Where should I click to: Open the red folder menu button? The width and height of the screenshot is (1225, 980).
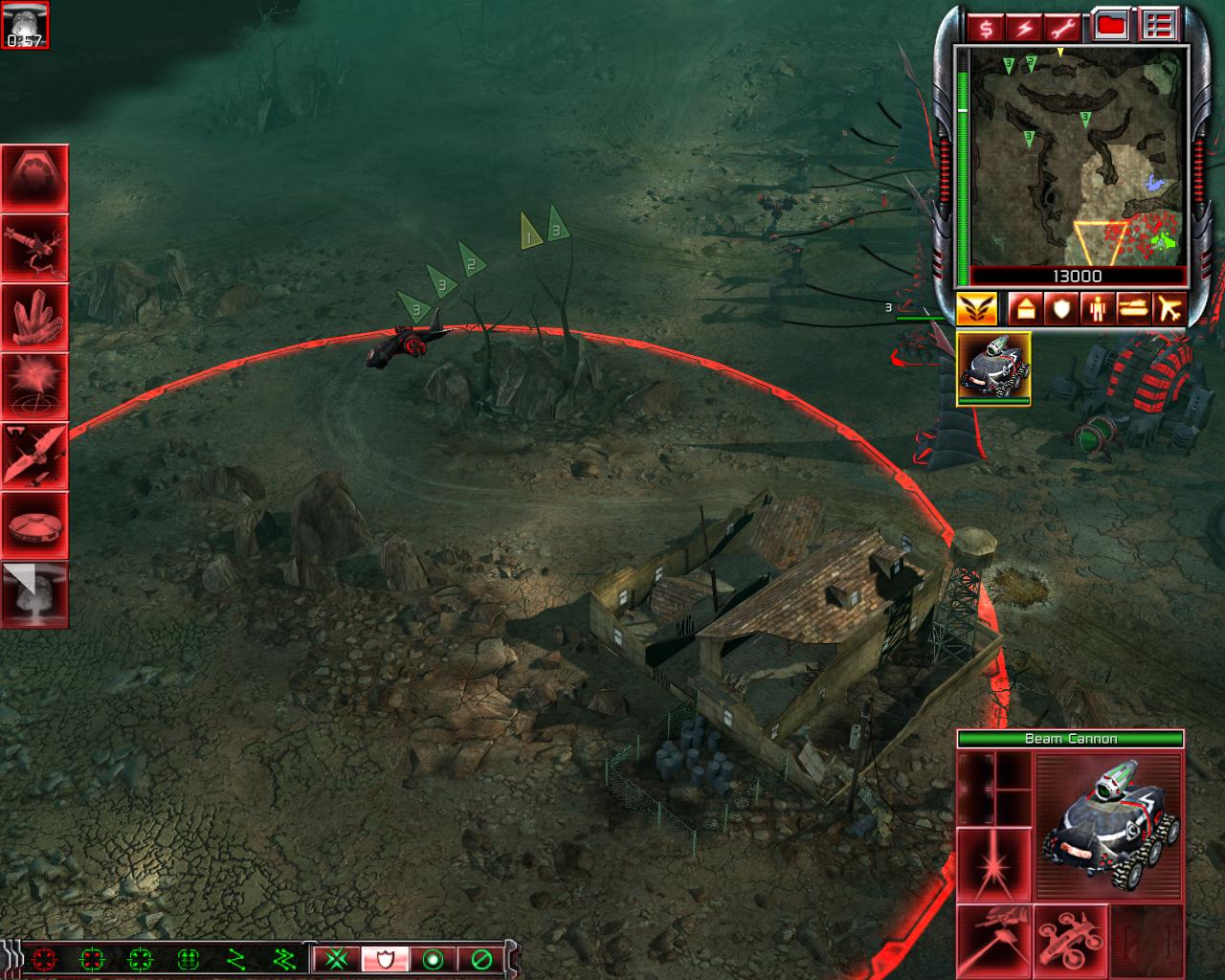(x=1110, y=26)
